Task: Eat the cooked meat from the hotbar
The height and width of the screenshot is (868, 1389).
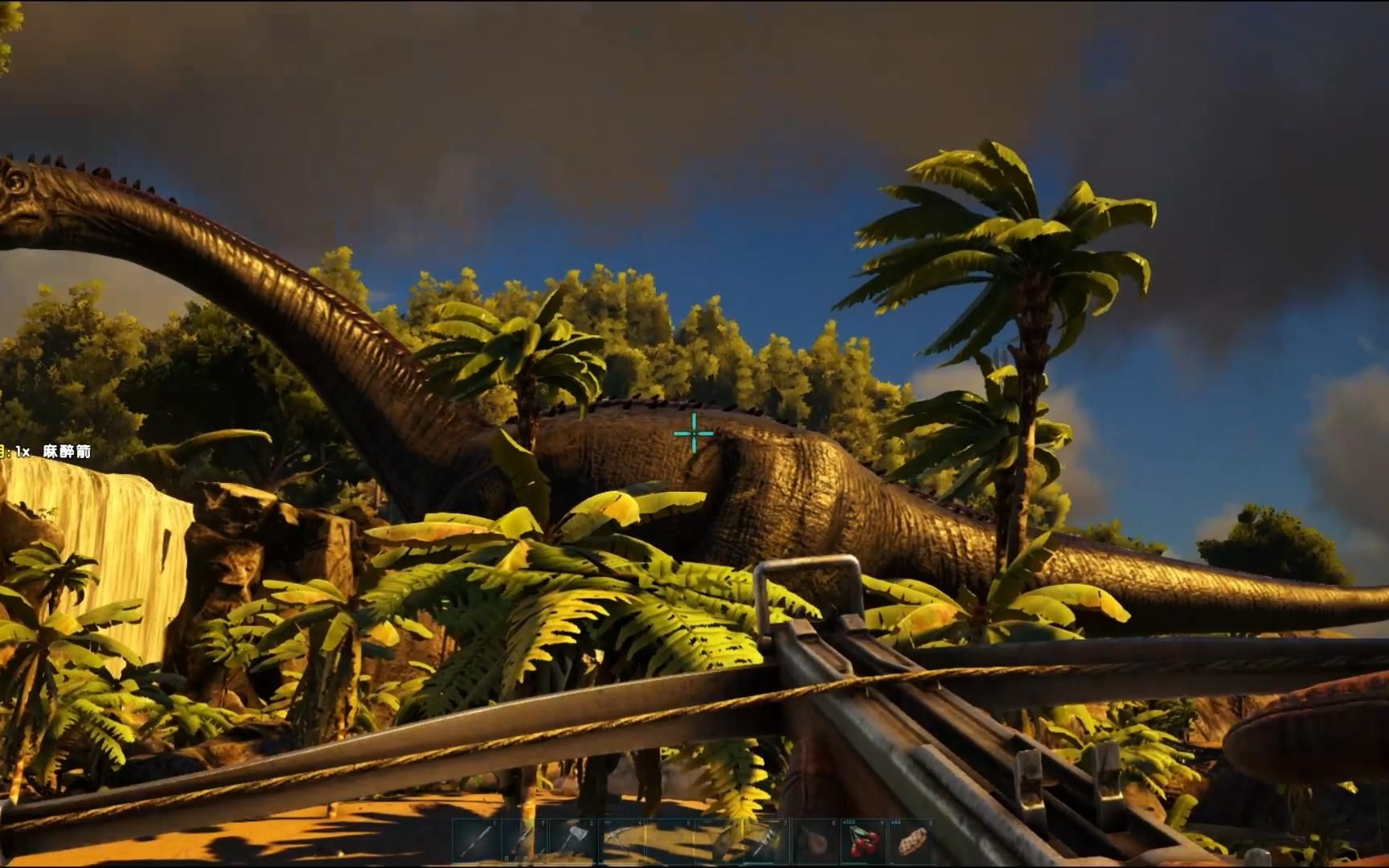Action: click(911, 841)
